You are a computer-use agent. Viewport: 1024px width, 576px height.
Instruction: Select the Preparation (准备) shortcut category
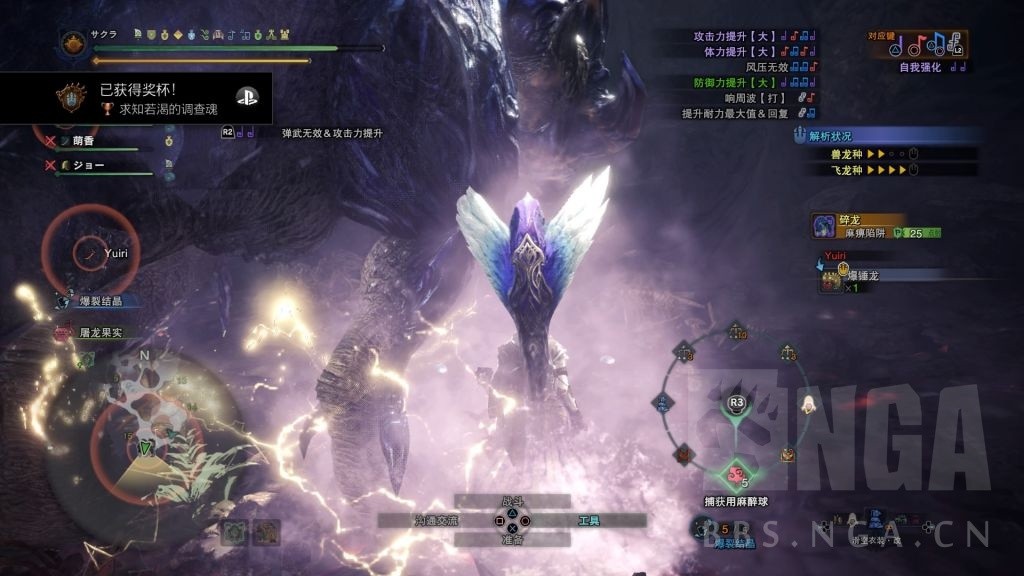tap(512, 540)
